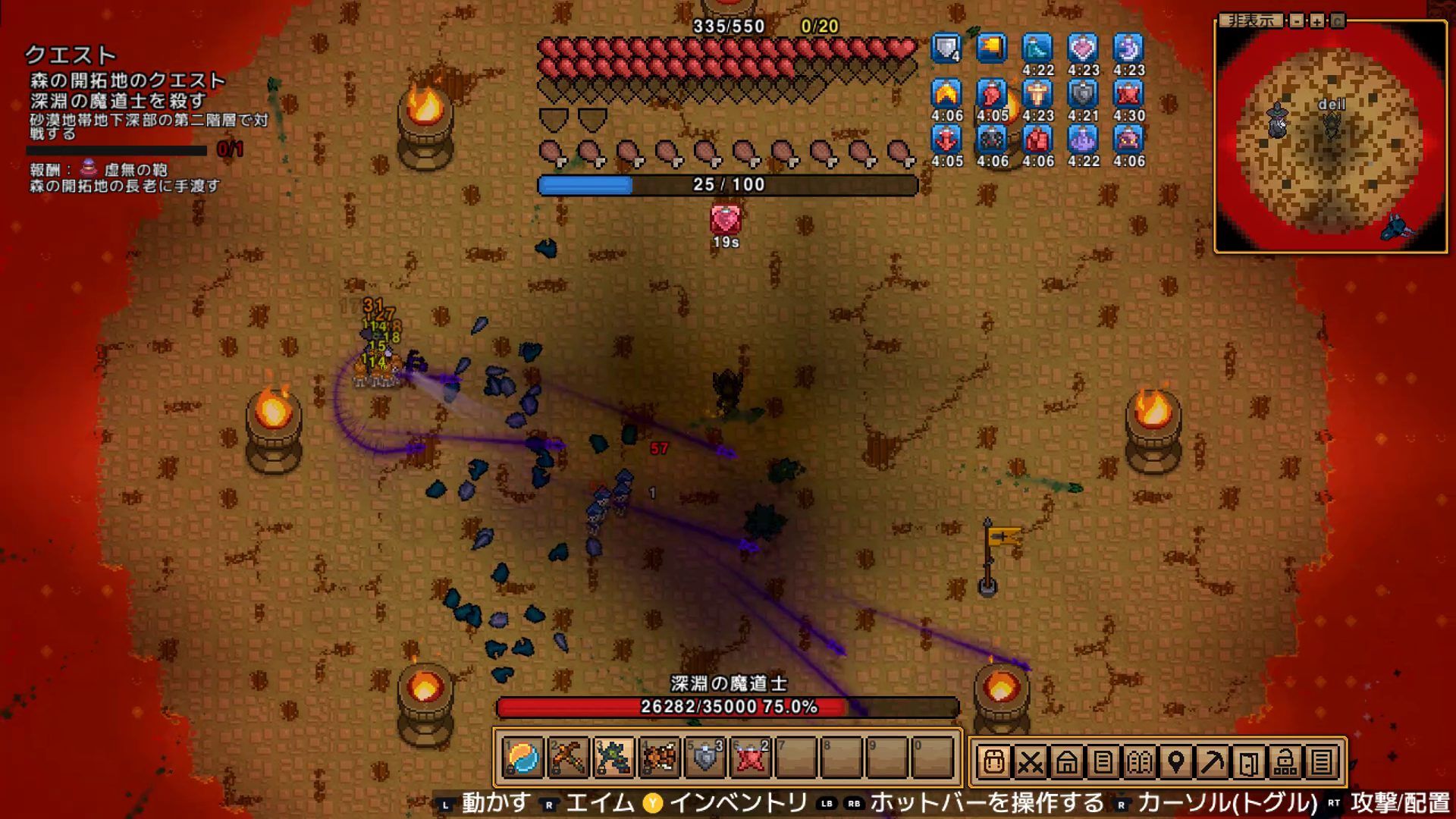The image size is (1456, 819).
Task: Open the map pin button
Action: click(1175, 761)
